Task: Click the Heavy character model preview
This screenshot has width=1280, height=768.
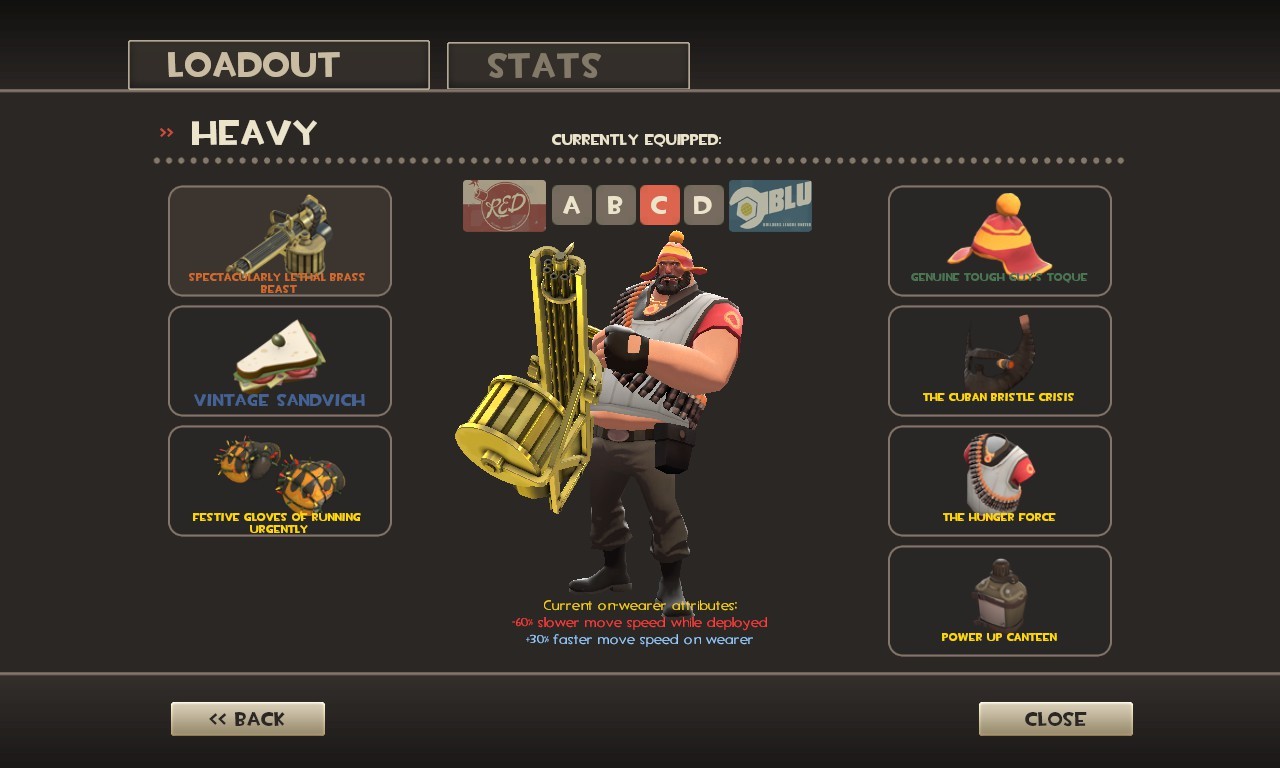Action: 650,400
